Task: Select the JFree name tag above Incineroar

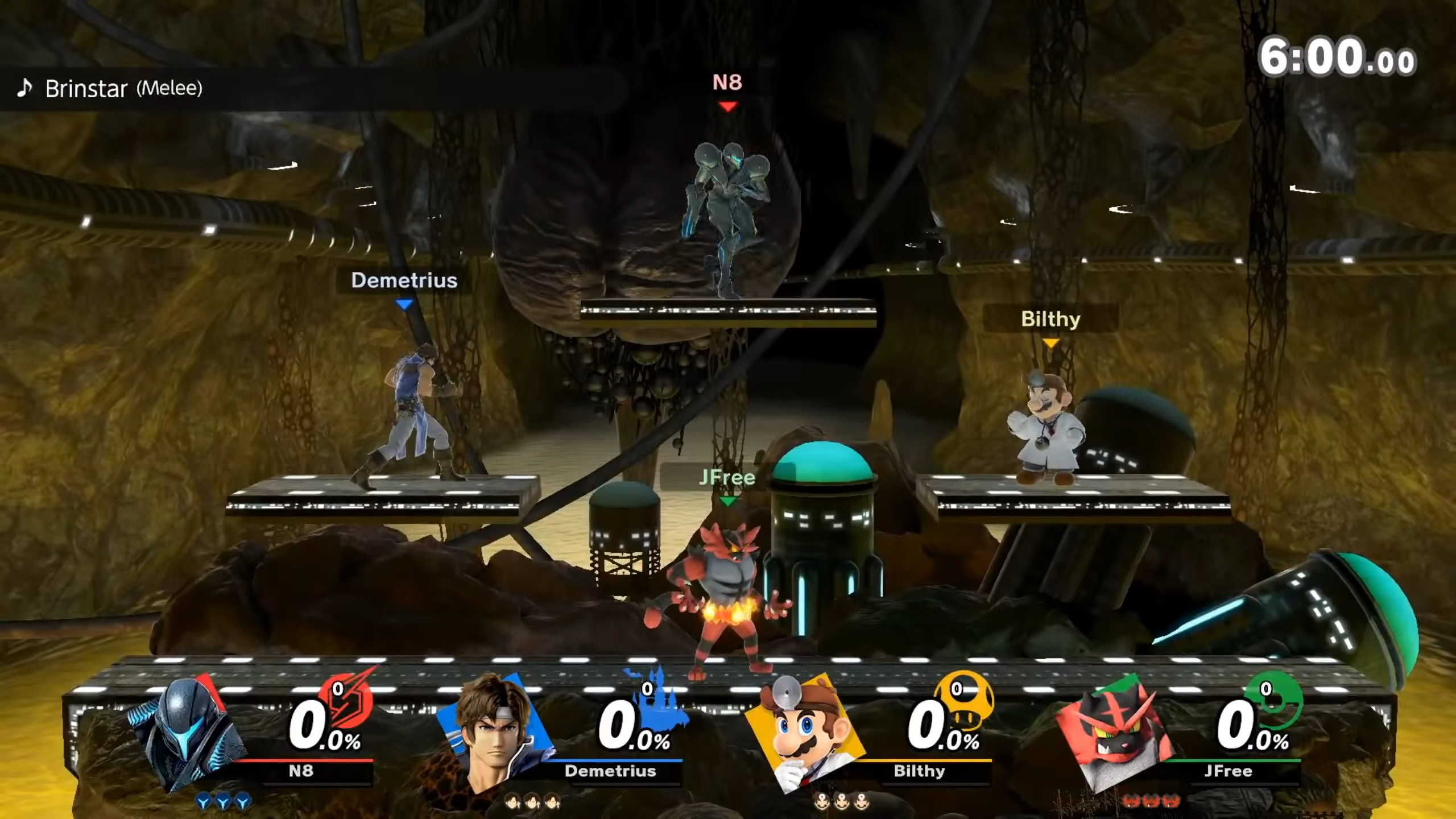Action: point(727,478)
